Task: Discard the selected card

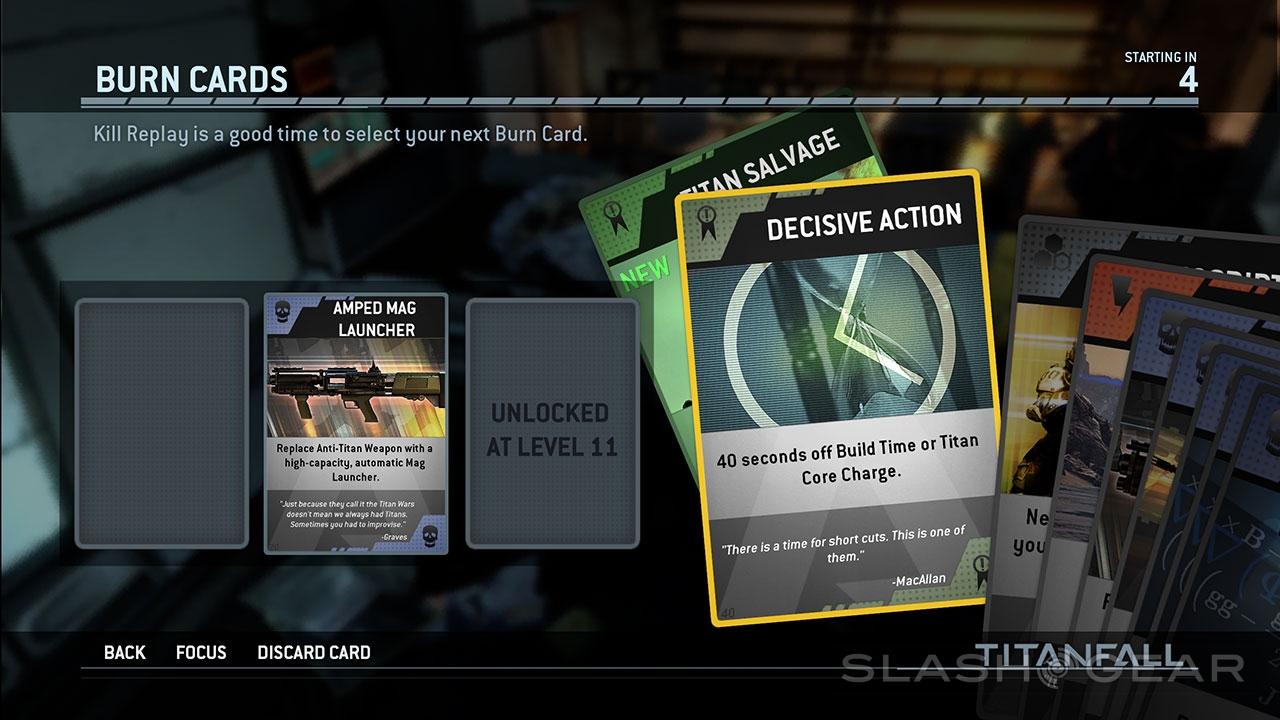Action: point(314,653)
